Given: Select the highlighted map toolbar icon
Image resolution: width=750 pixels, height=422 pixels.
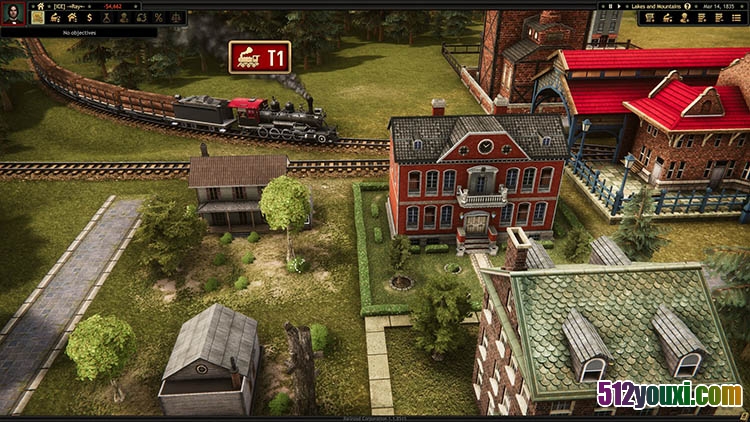Looking at the screenshot, I should point(37,17).
